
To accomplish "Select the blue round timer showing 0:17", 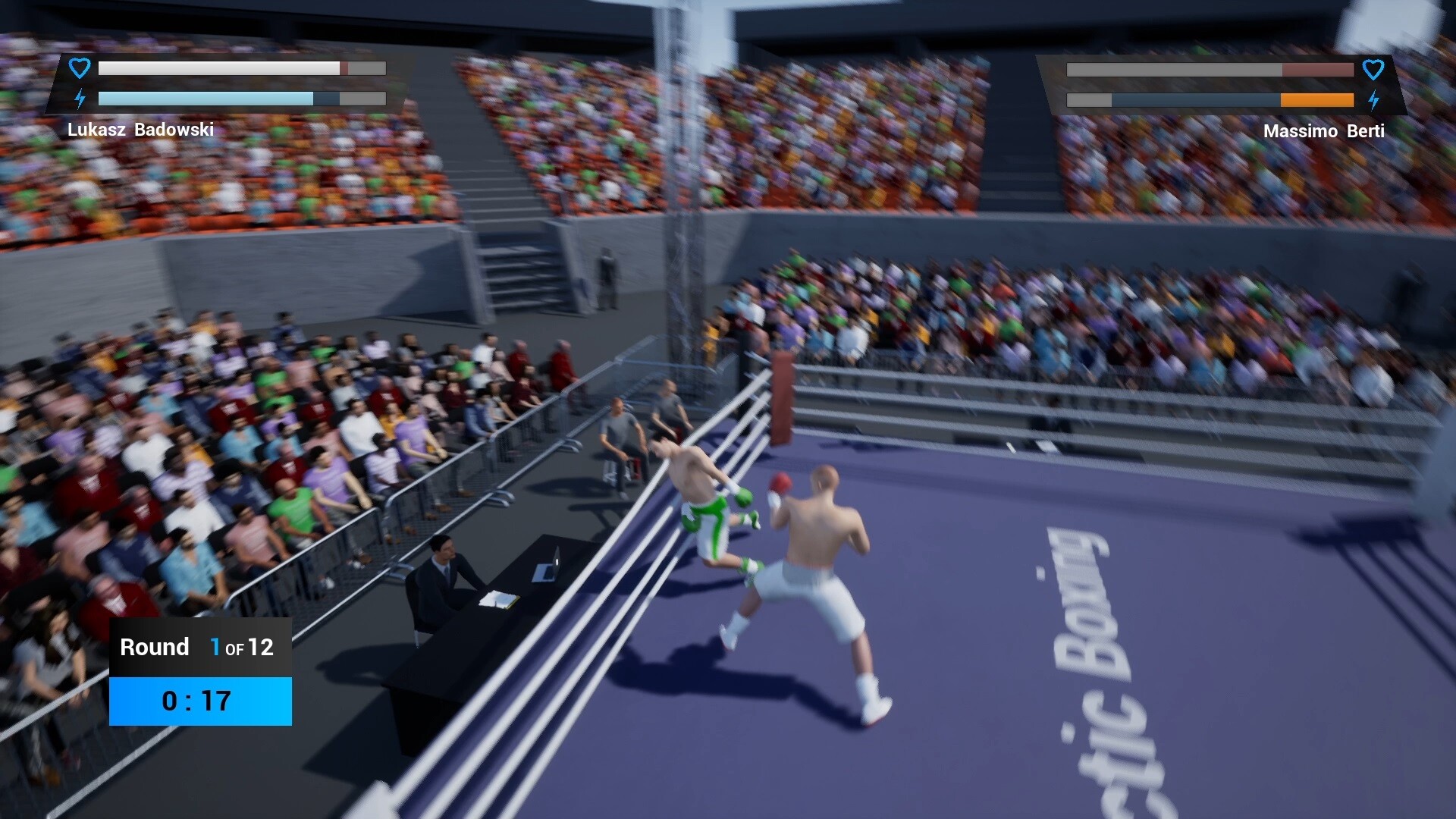I will 199,701.
